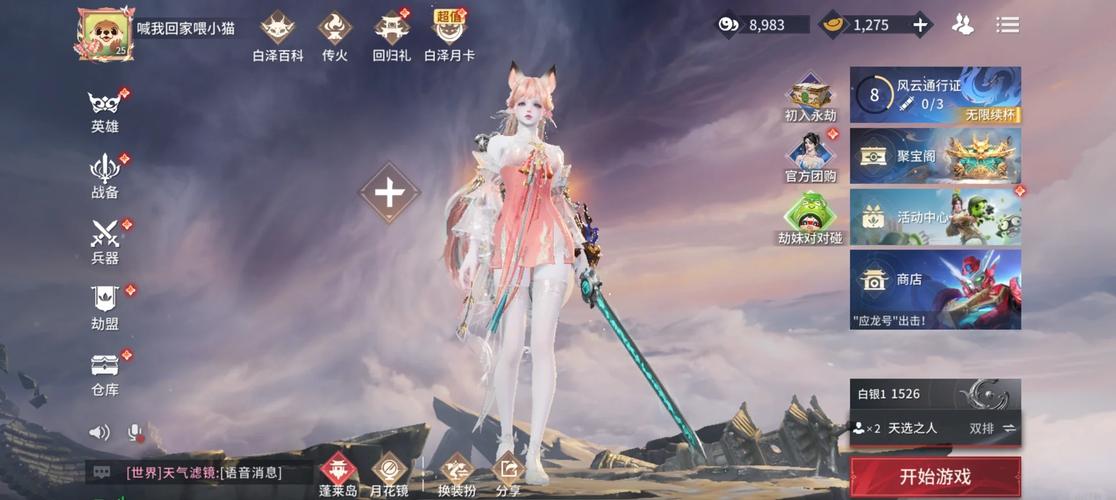Switch the 双排 duo mode selector

pyautogui.click(x=992, y=428)
